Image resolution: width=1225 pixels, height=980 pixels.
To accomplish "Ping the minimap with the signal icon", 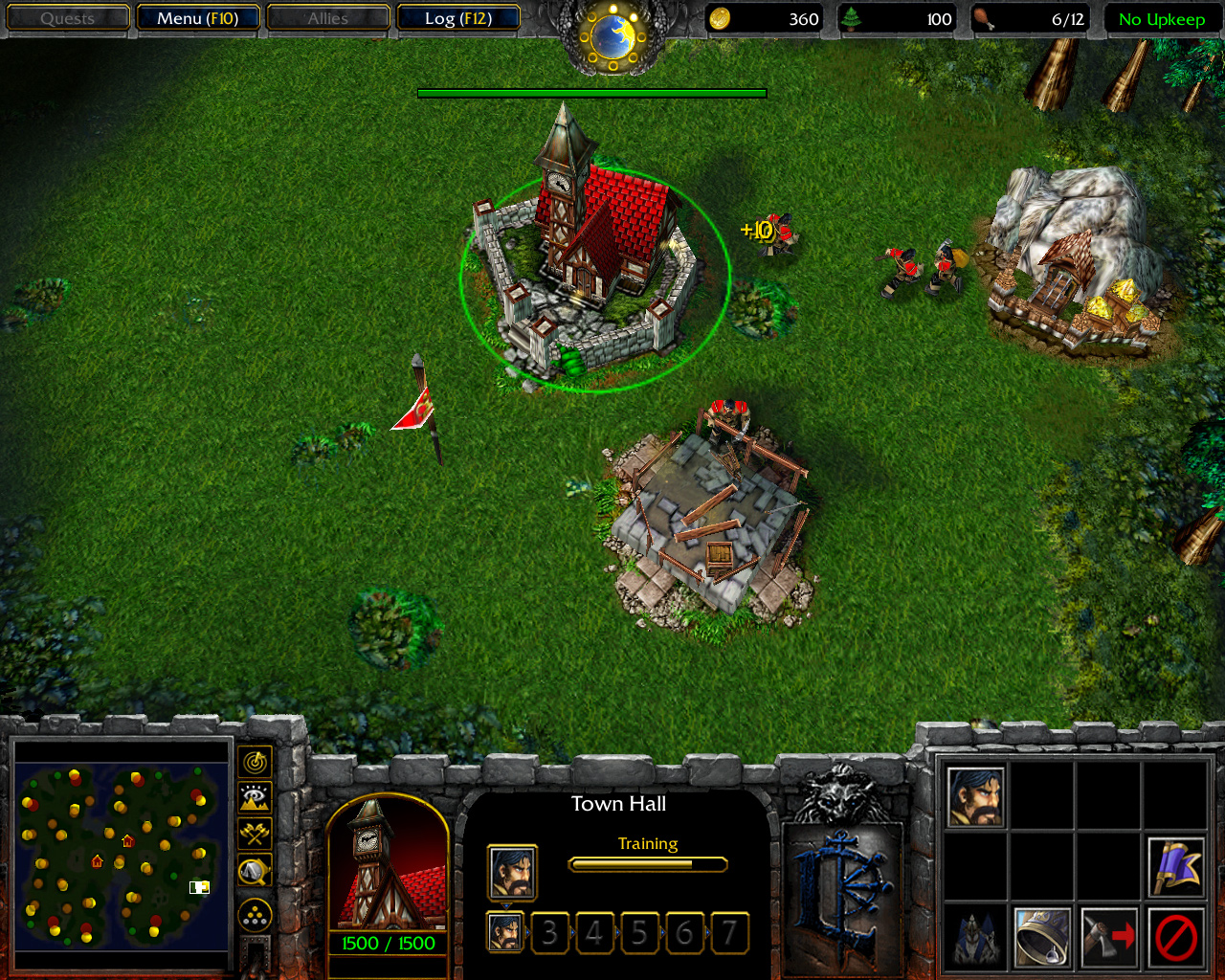I will pos(254,763).
